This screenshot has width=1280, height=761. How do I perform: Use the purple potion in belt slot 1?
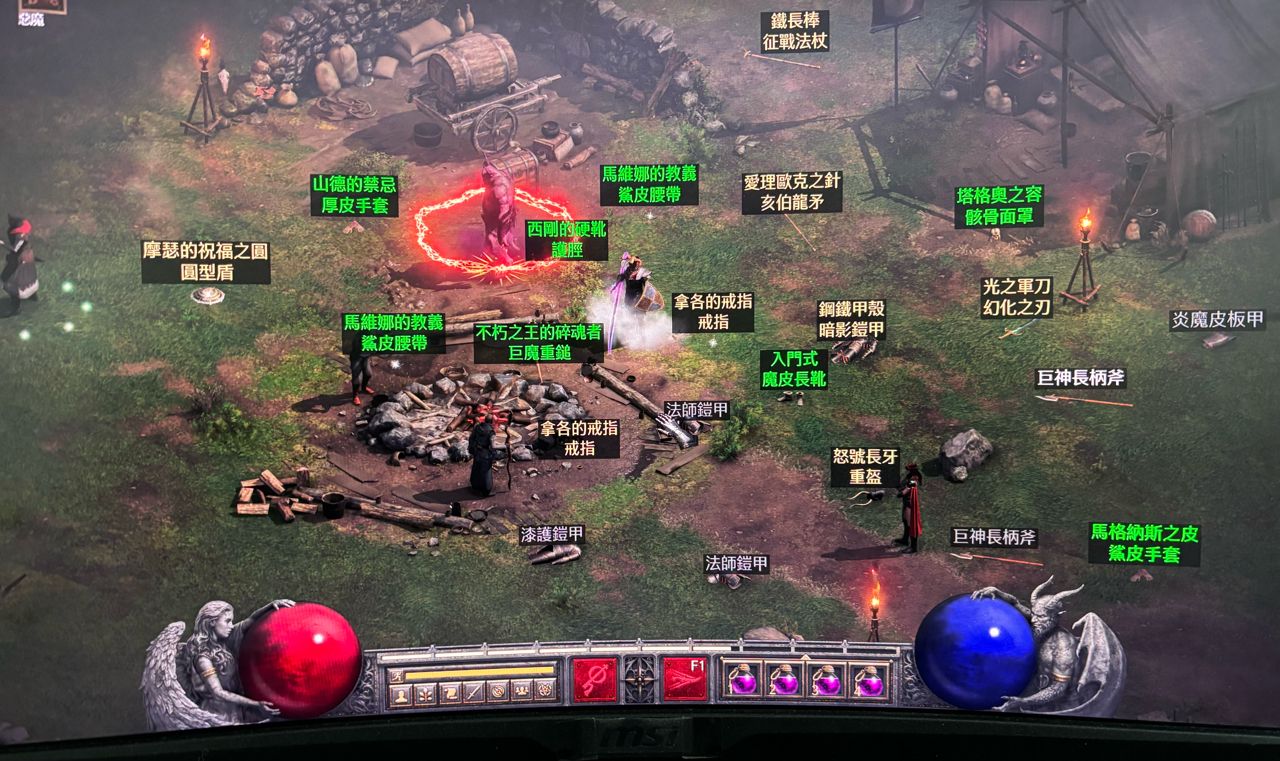(742, 680)
